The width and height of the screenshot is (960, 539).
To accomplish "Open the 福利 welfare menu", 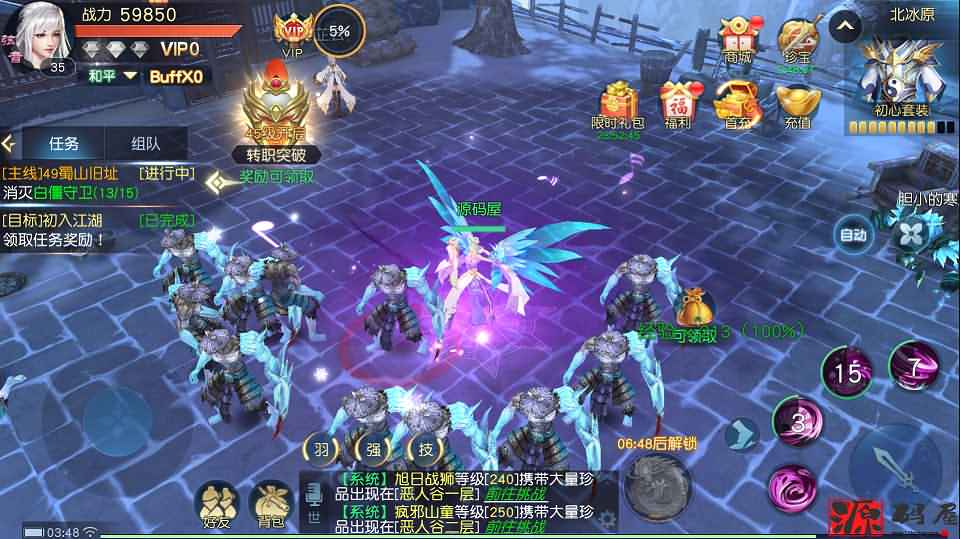I will pyautogui.click(x=677, y=105).
